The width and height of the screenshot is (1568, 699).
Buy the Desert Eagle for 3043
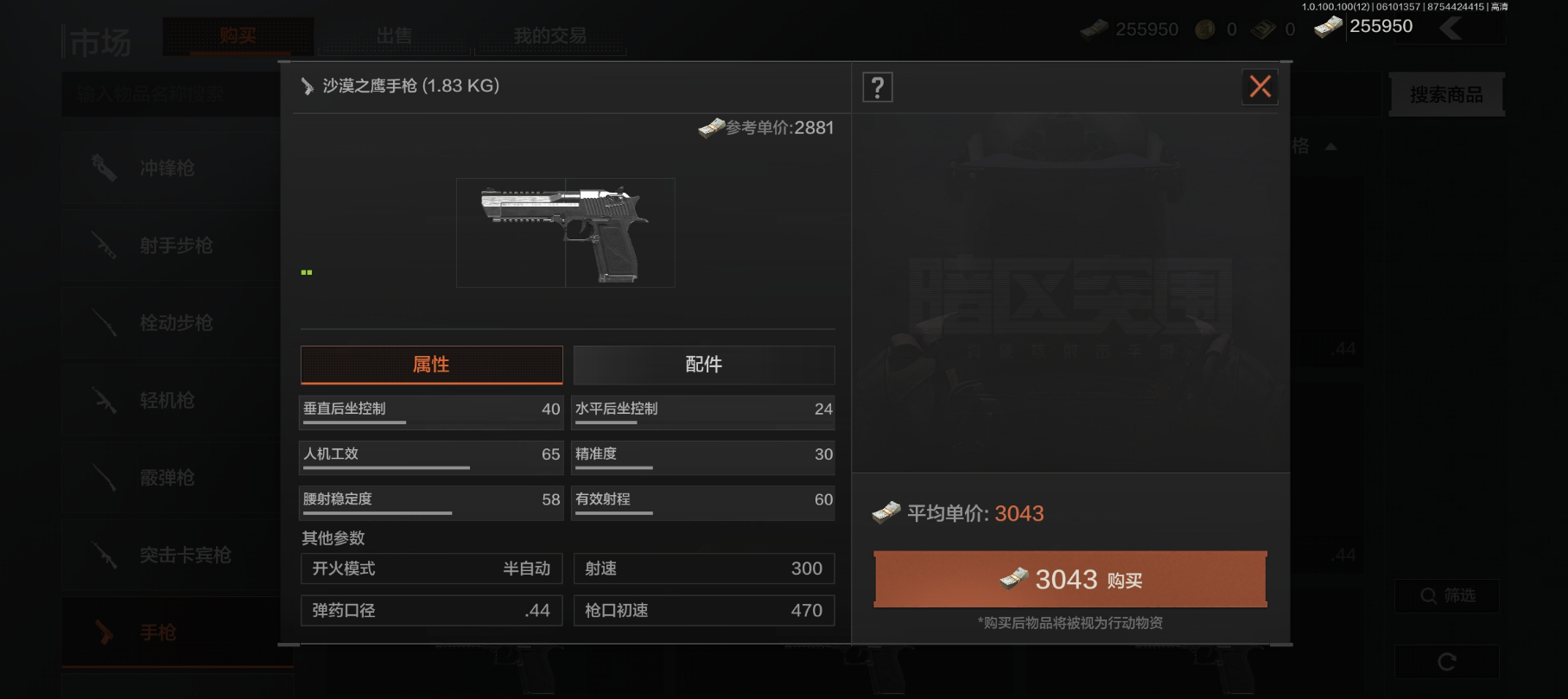point(1070,579)
